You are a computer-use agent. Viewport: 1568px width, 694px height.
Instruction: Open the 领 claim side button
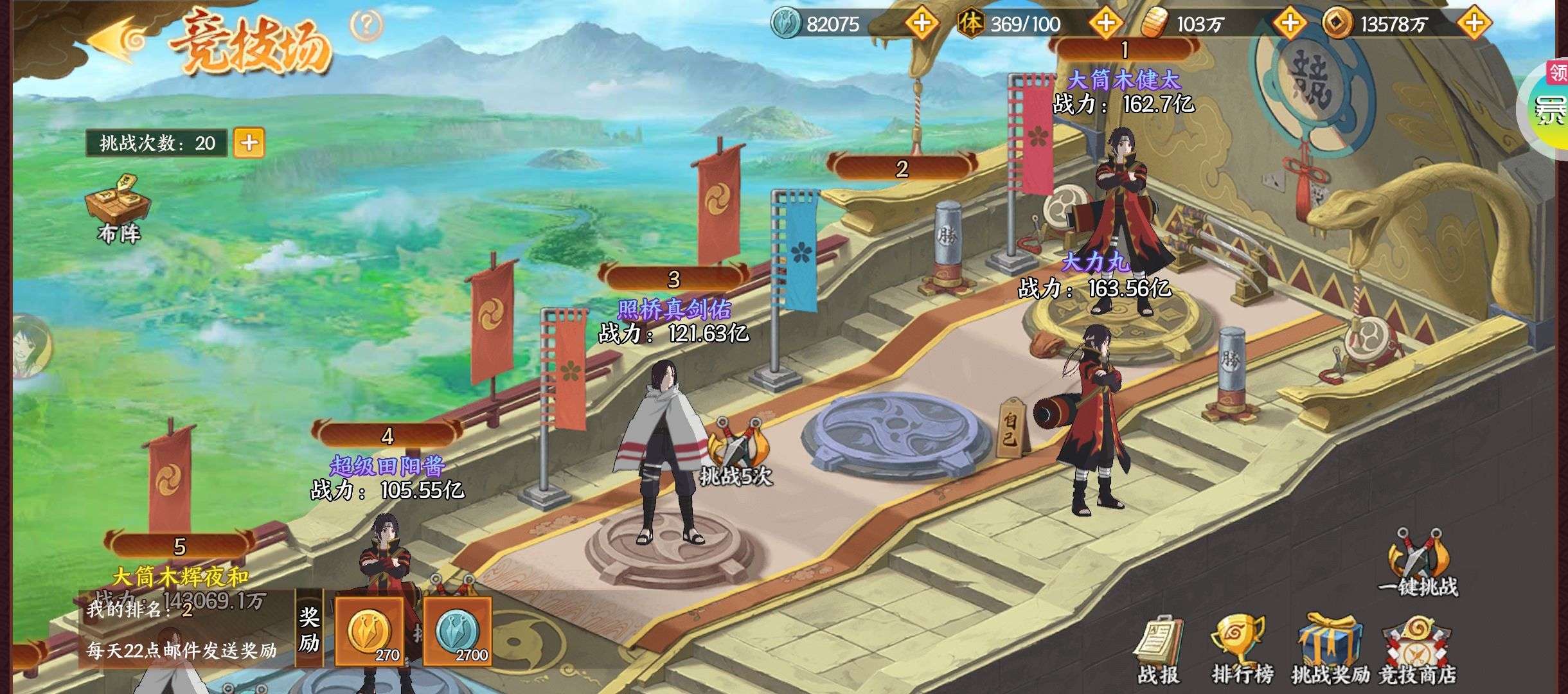pos(1556,72)
